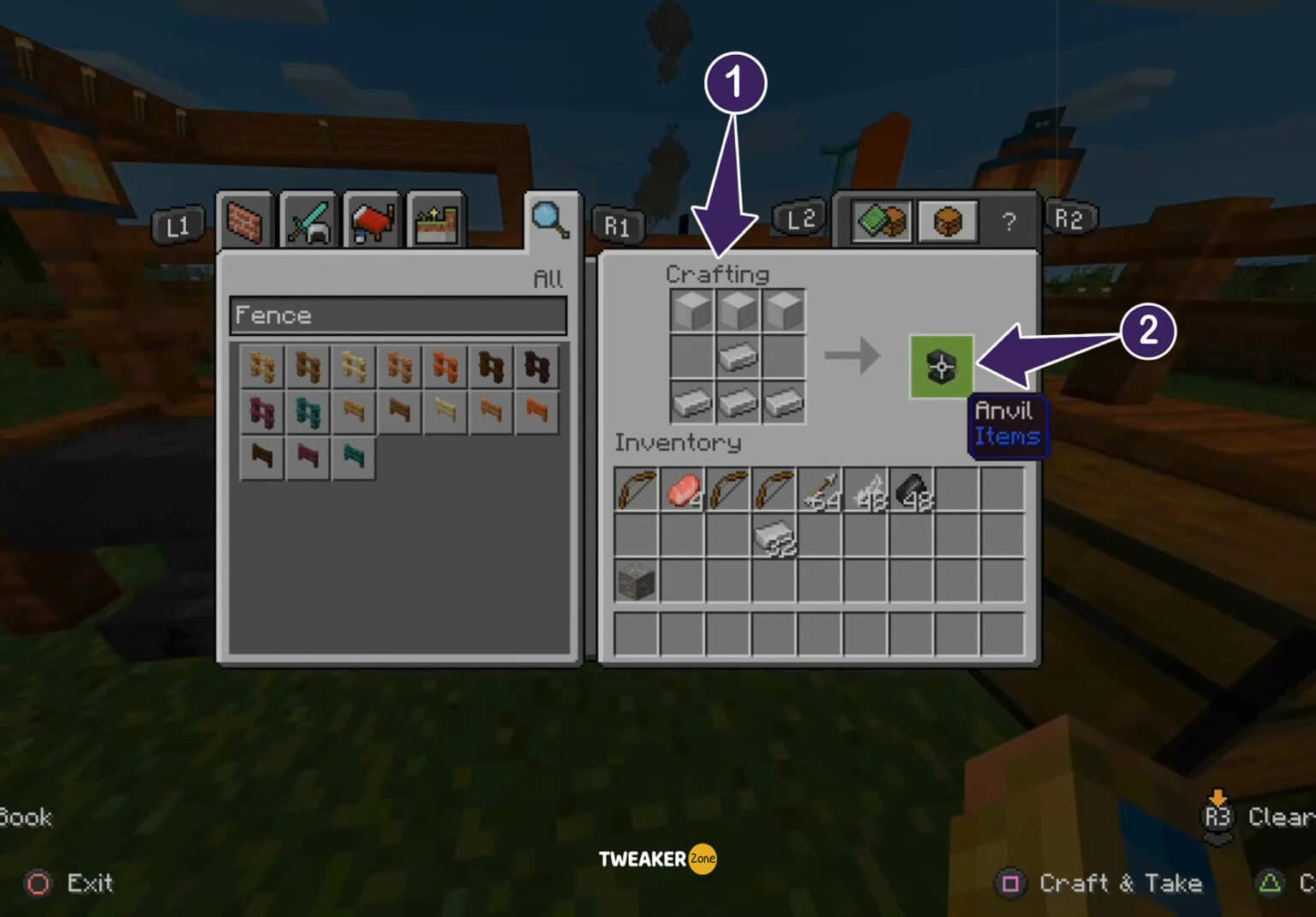Image resolution: width=1316 pixels, height=917 pixels.
Task: Select the nether brick fence recipe
Action: click(536, 366)
